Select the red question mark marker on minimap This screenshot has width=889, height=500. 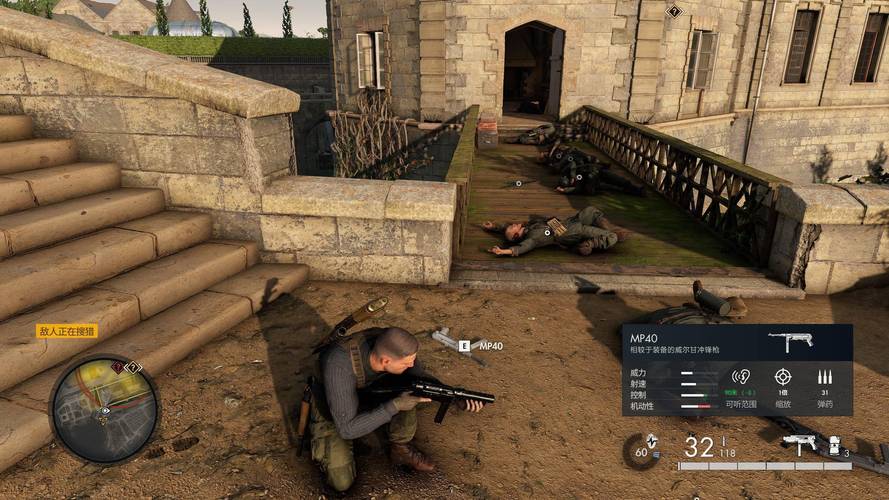click(x=119, y=368)
